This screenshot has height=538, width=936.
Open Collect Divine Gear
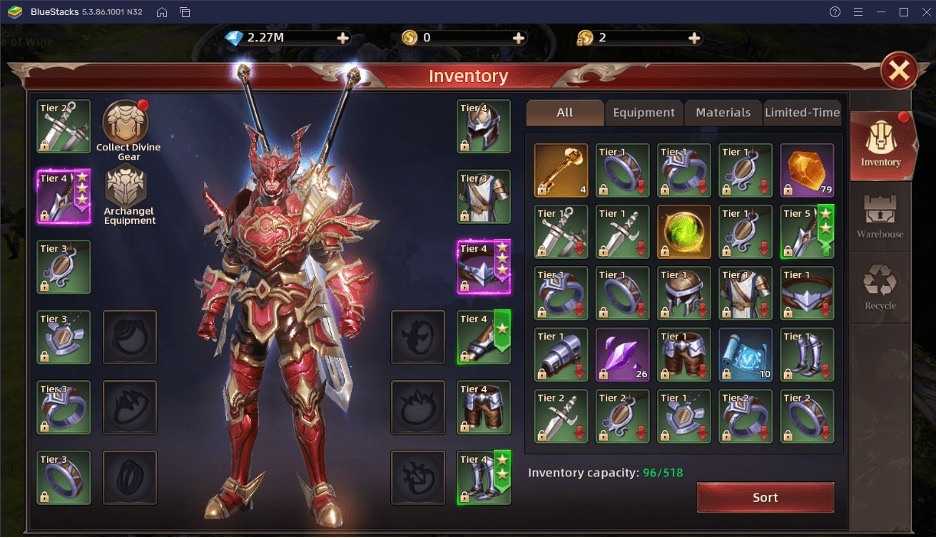127,124
